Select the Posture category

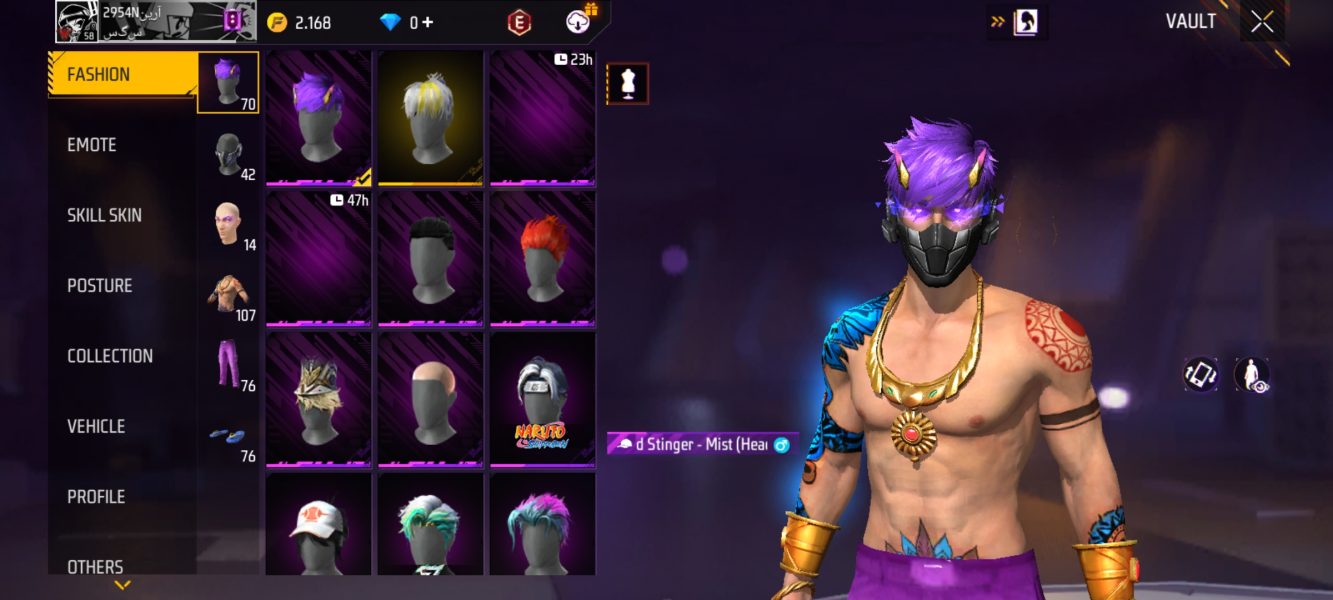click(99, 286)
